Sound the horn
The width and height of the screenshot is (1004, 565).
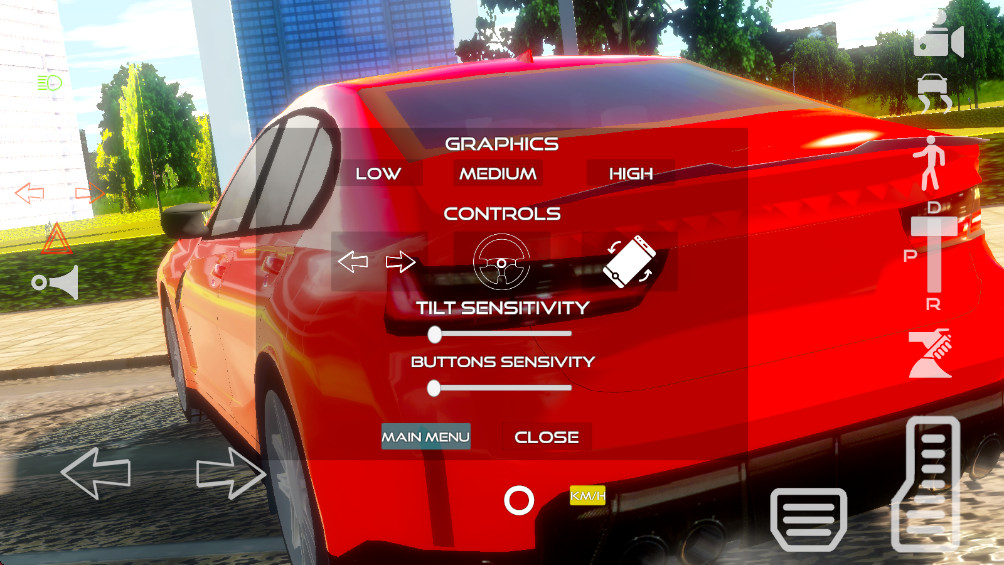pos(55,284)
